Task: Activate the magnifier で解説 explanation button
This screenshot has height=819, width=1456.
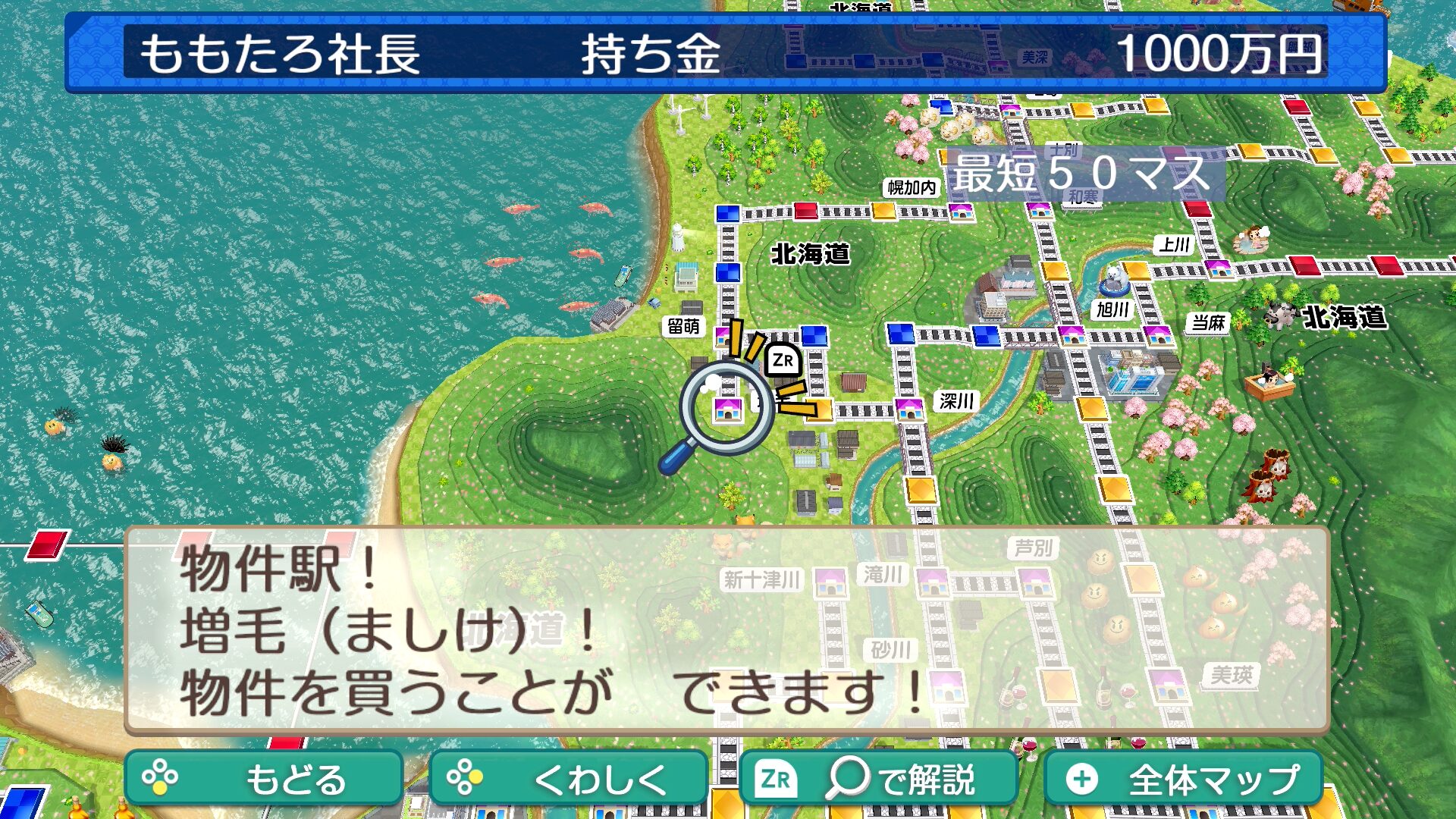Action: [x=877, y=778]
